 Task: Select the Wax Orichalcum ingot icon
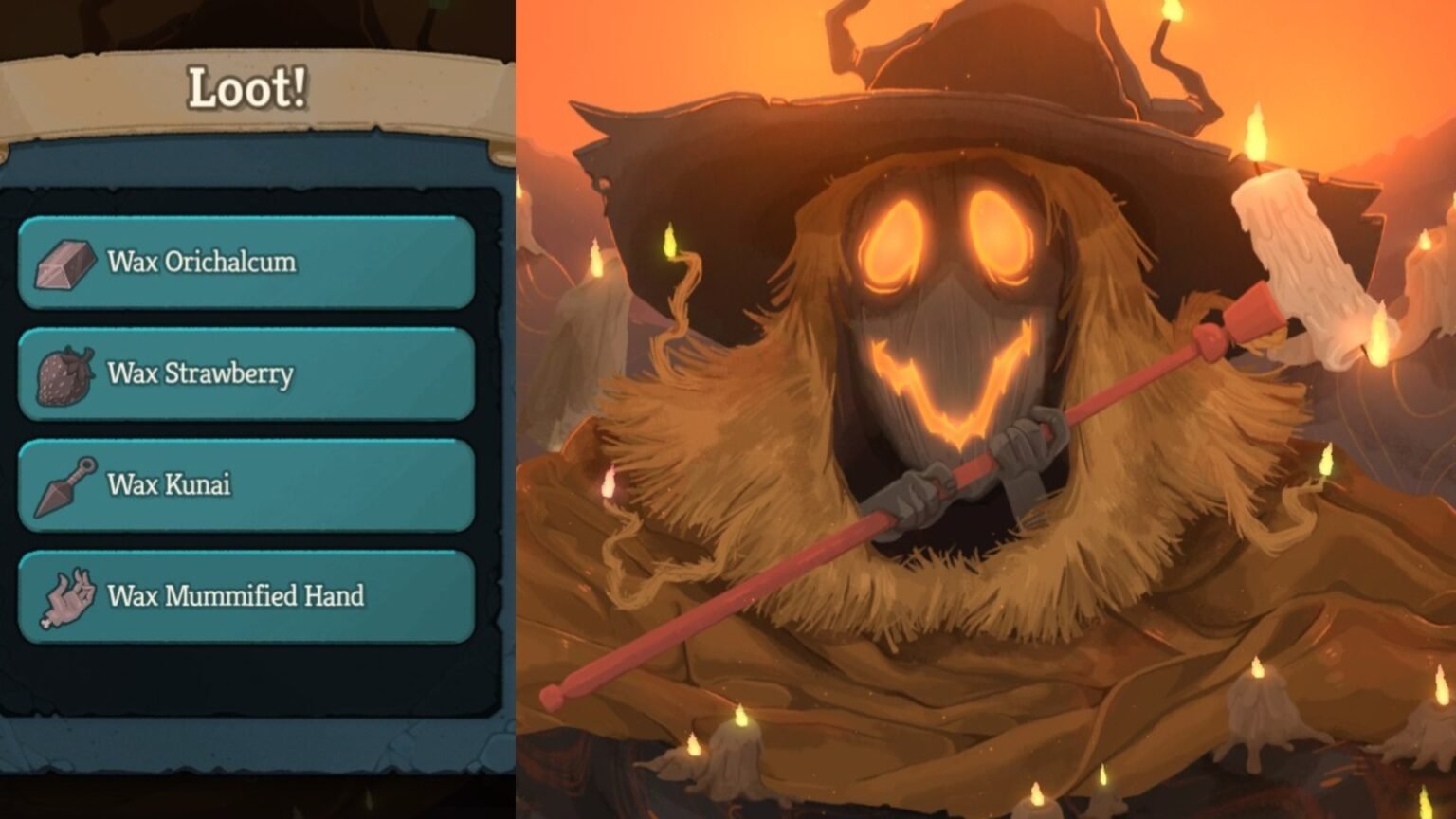(63, 263)
